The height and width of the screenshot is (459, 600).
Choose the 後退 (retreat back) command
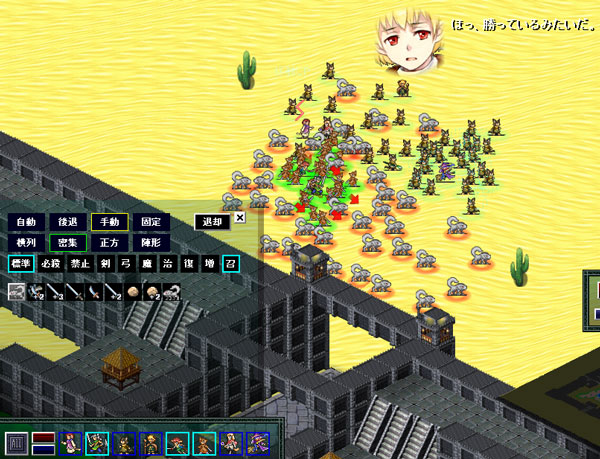click(67, 222)
